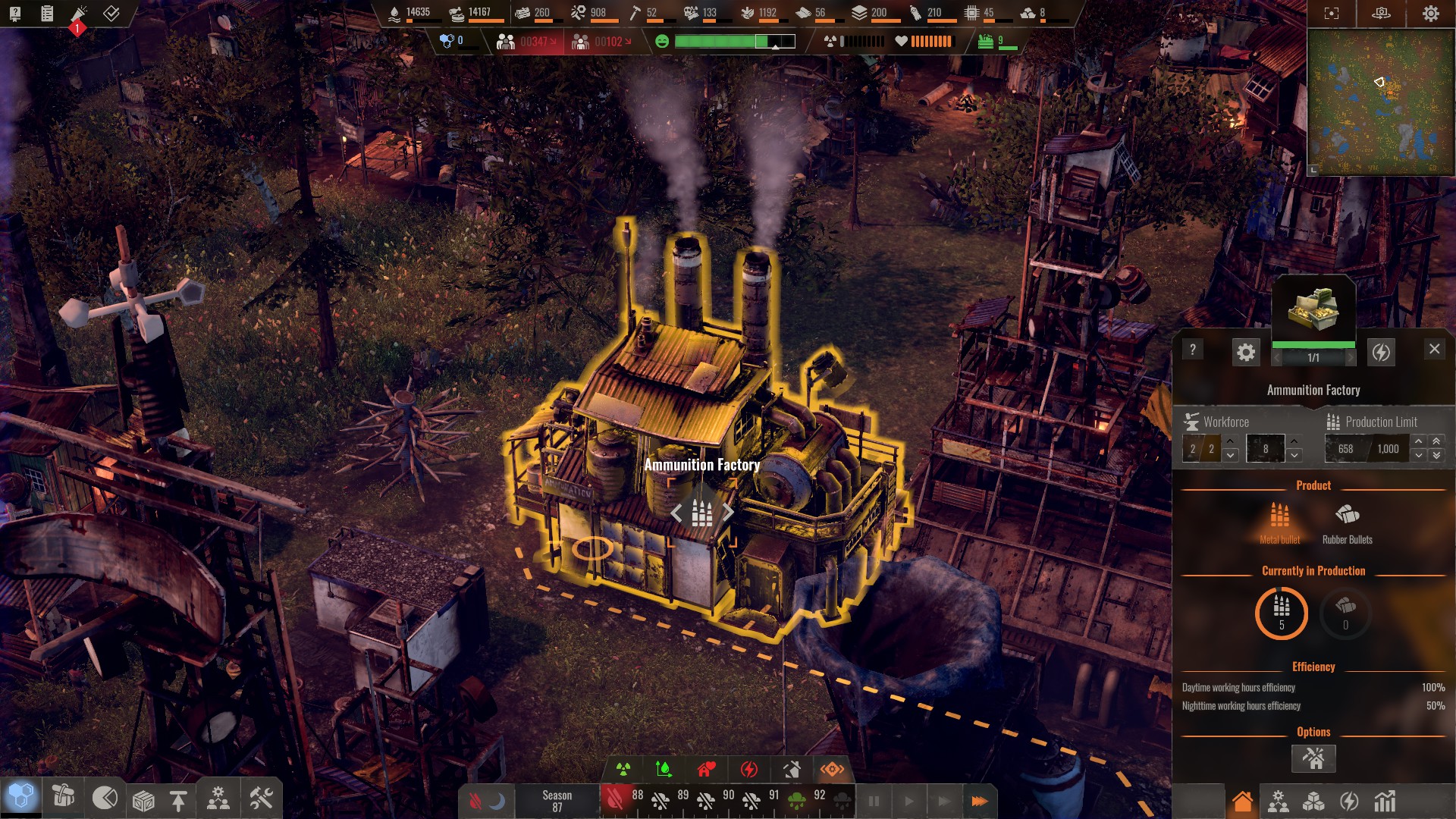The width and height of the screenshot is (1456, 819).
Task: Open the colonists group menu
Action: pyautogui.click(x=218, y=799)
